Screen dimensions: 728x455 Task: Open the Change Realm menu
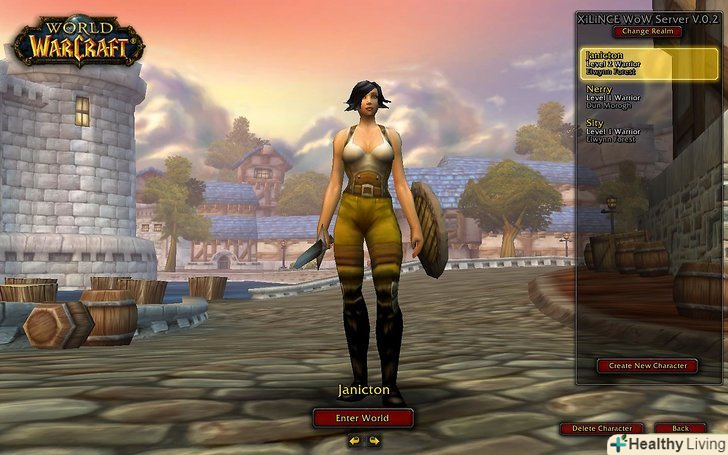[650, 31]
